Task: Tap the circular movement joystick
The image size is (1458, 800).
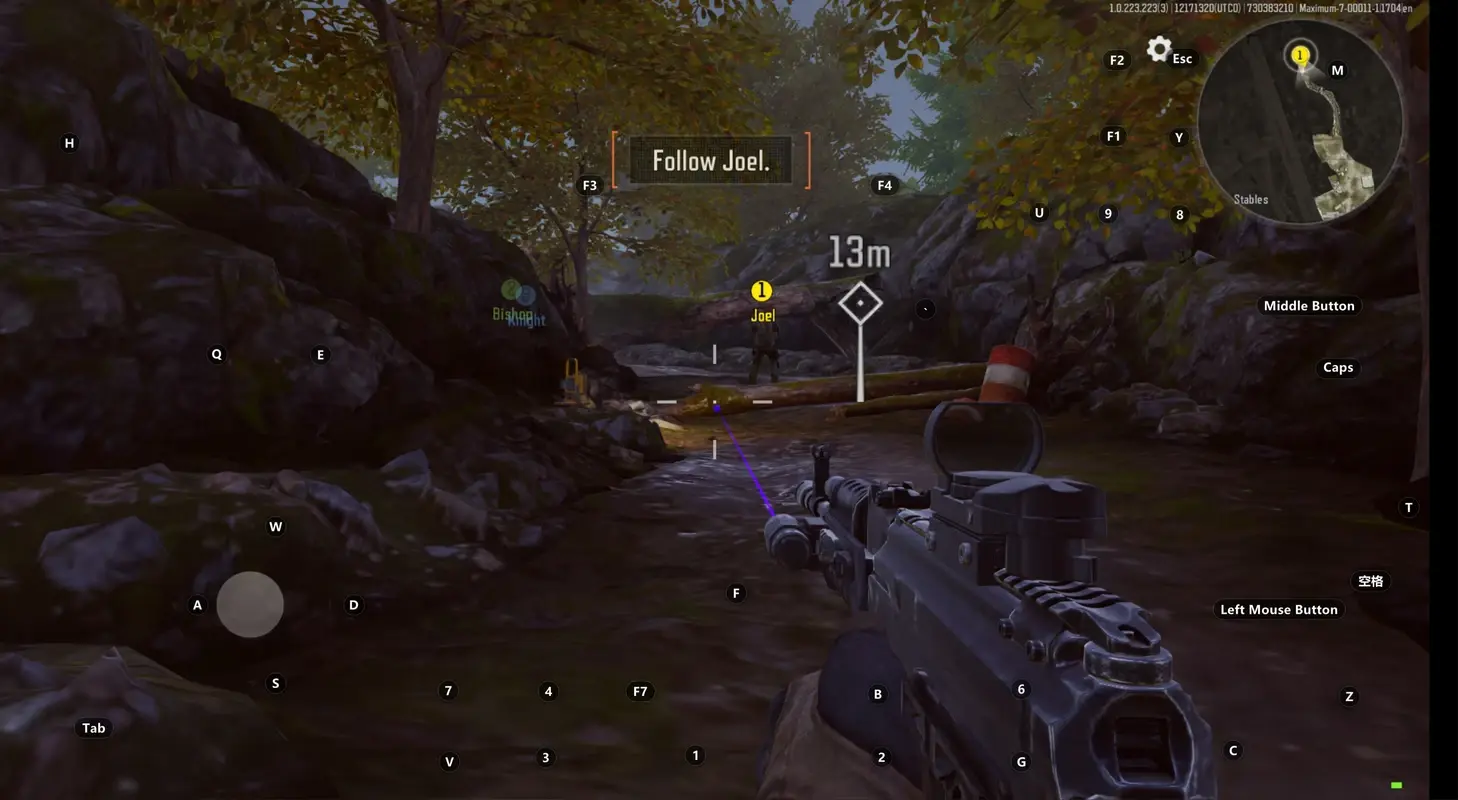Action: coord(249,604)
